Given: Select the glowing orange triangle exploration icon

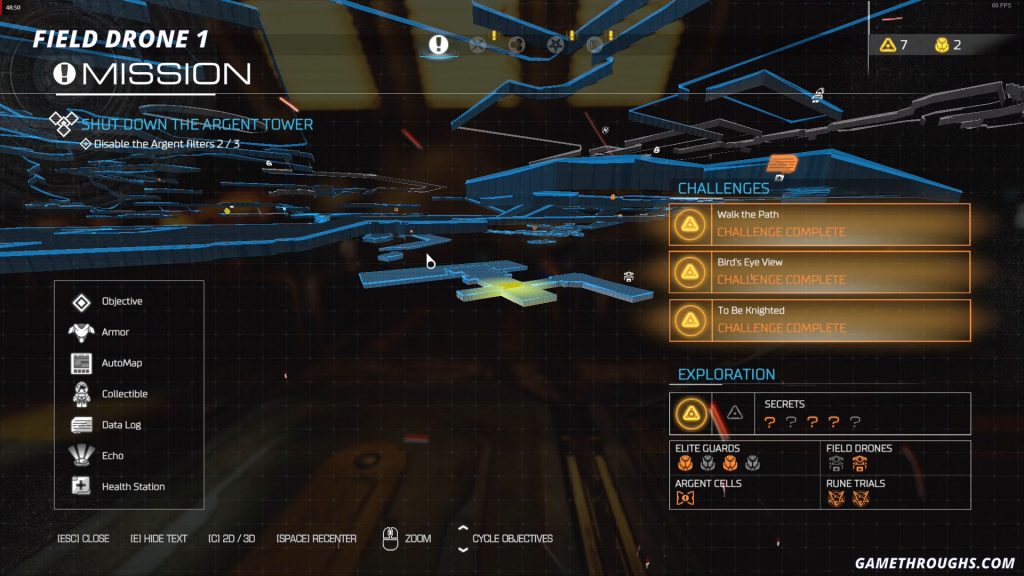Looking at the screenshot, I should click(689, 412).
